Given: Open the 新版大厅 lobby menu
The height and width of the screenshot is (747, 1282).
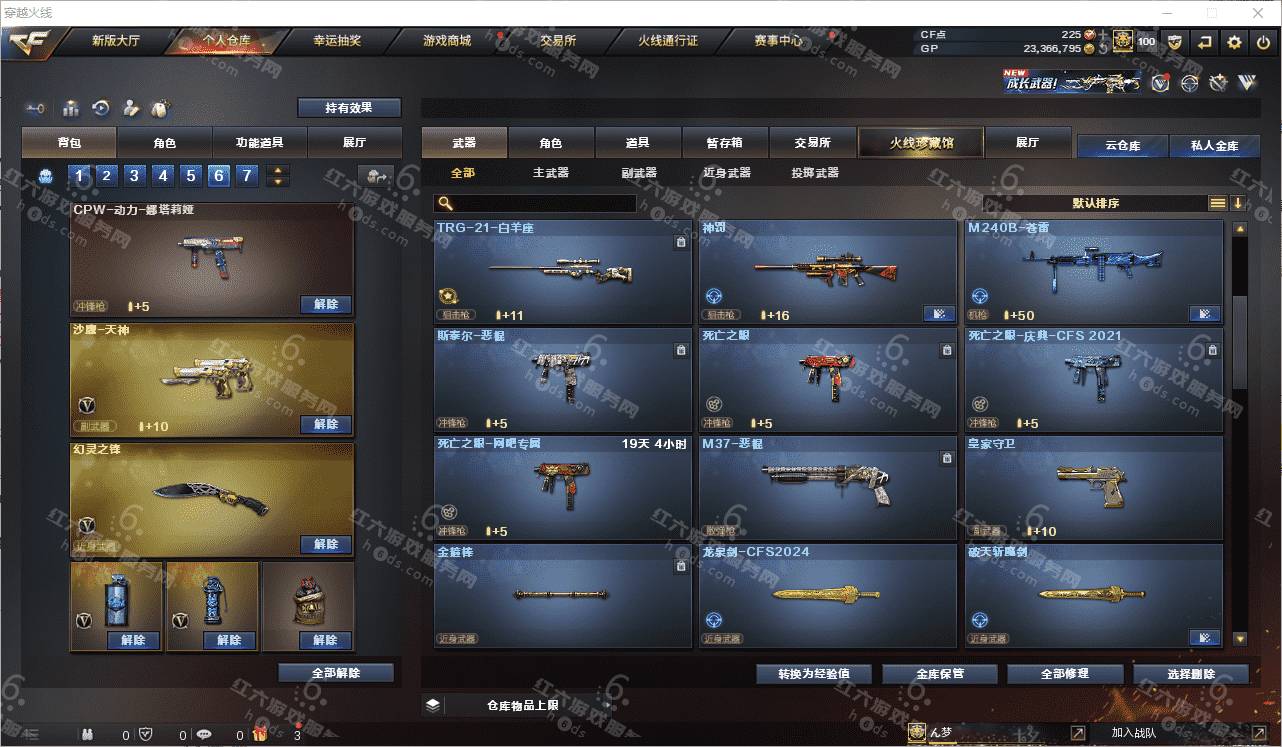Looking at the screenshot, I should tap(115, 41).
